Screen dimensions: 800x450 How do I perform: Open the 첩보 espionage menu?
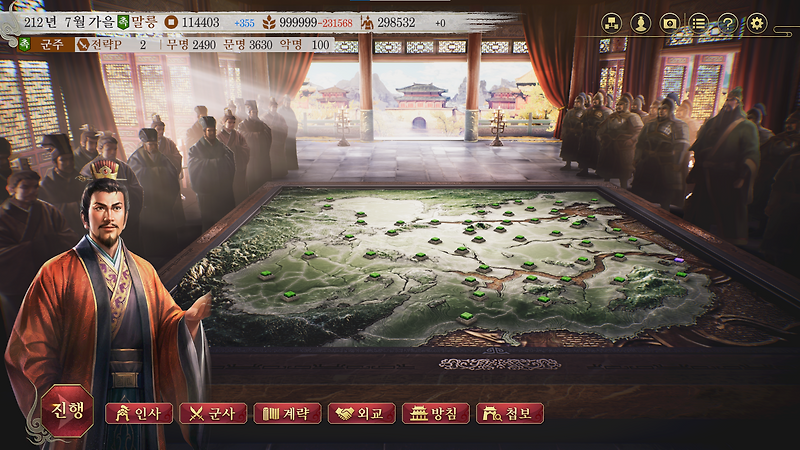click(x=509, y=413)
